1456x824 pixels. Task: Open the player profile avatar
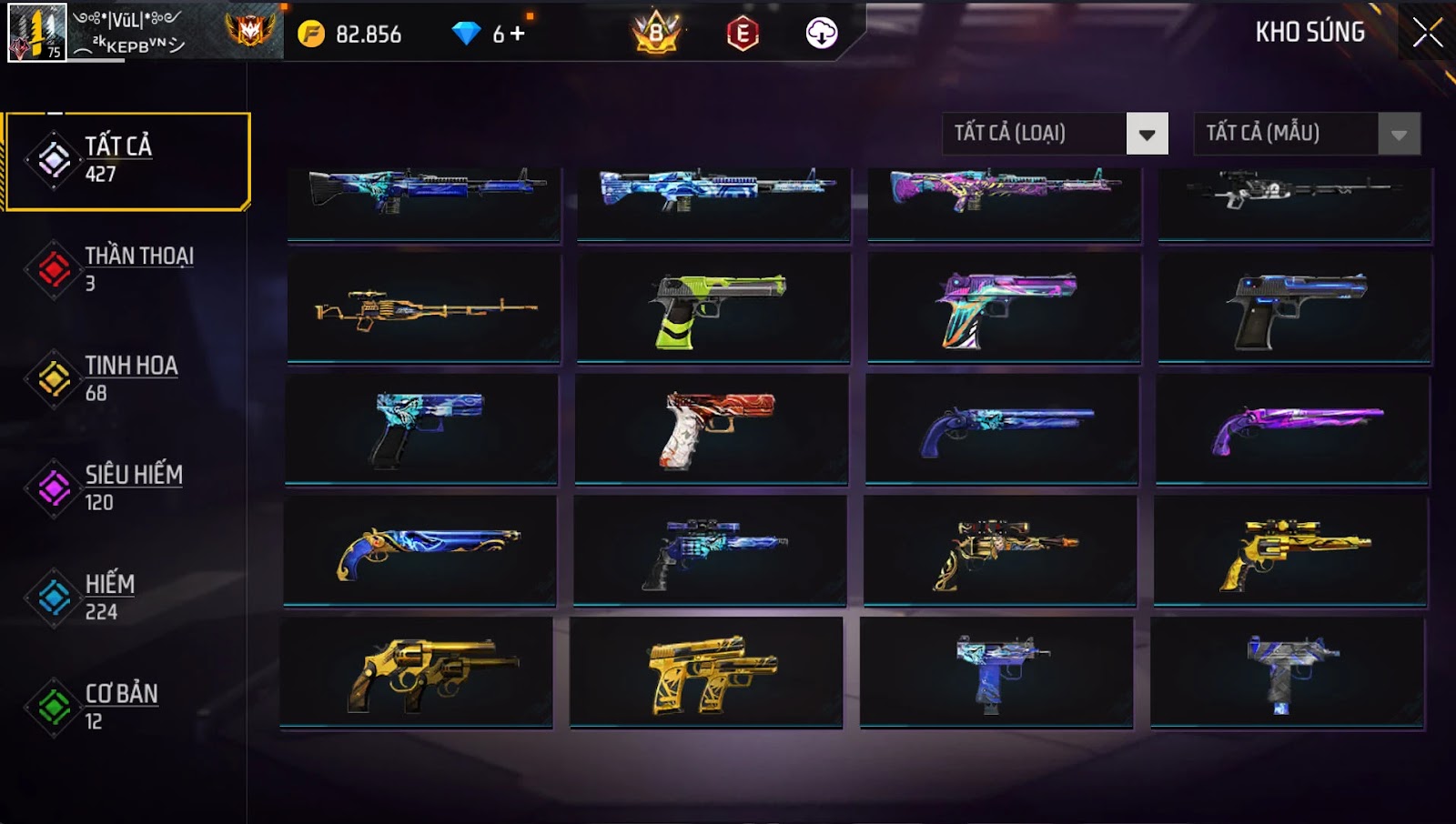coord(36,33)
